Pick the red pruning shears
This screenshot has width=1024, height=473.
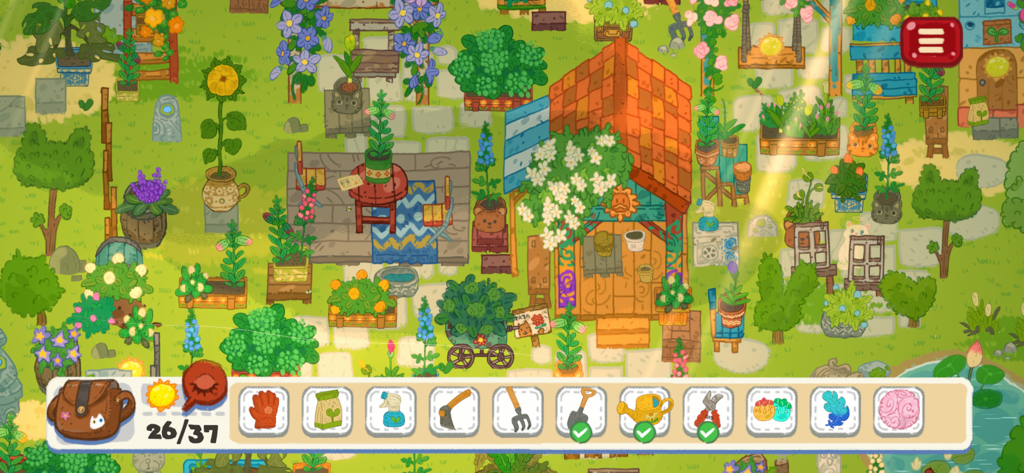(708, 410)
